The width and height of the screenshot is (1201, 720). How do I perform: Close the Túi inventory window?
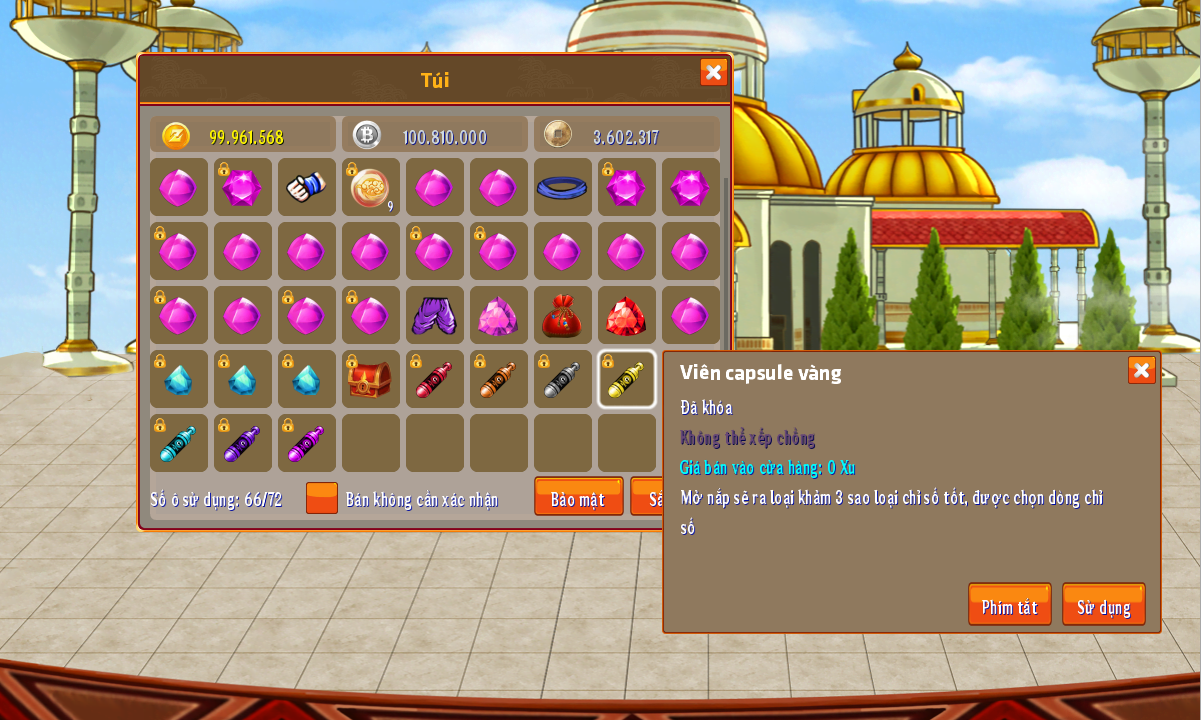tap(713, 72)
